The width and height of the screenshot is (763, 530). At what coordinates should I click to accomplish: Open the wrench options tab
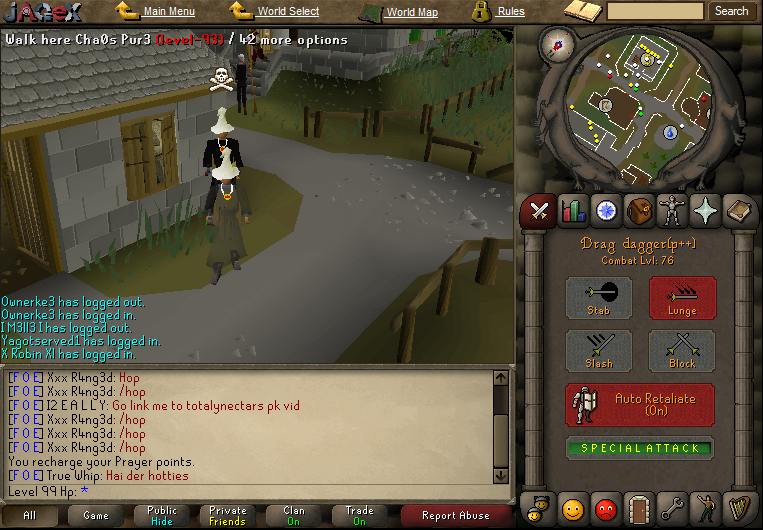point(673,509)
